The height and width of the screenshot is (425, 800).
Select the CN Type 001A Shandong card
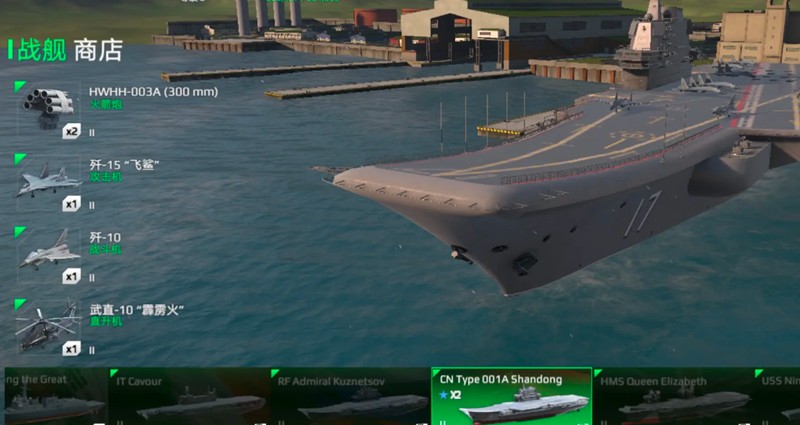click(511, 397)
